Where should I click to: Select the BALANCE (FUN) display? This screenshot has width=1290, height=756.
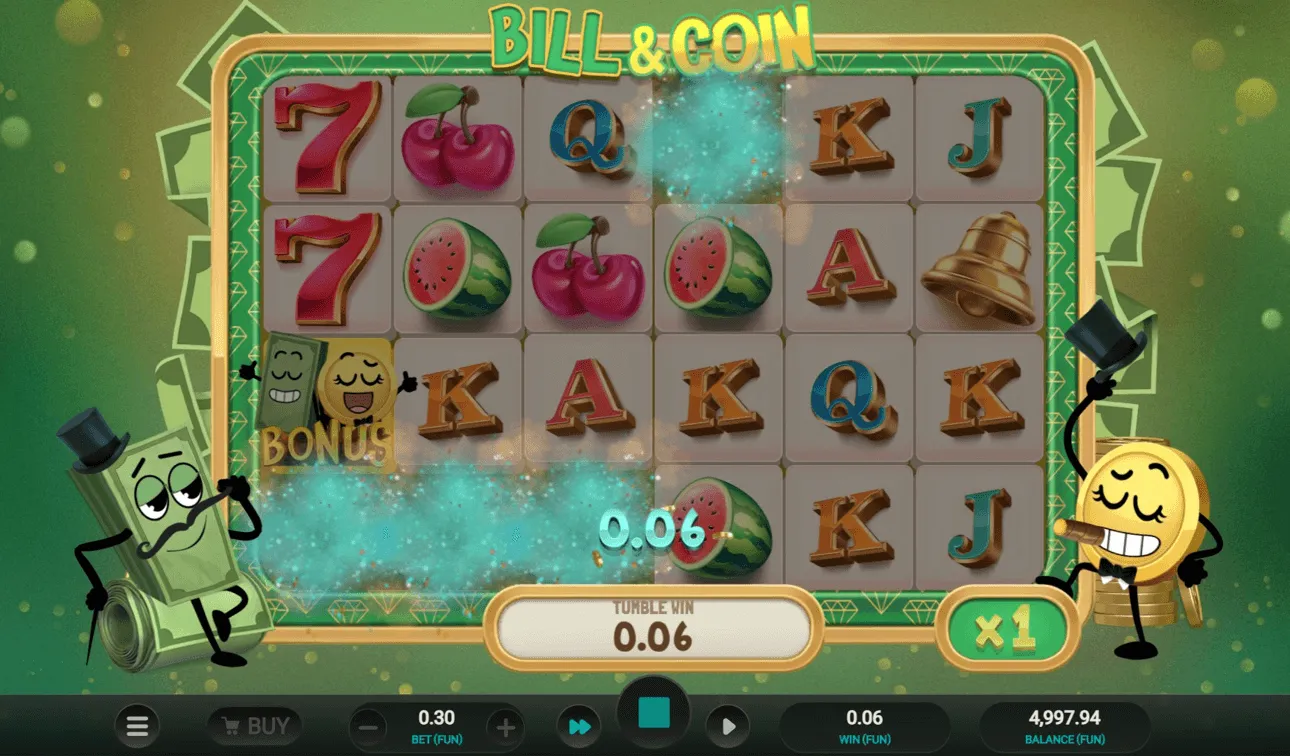pos(1065,725)
